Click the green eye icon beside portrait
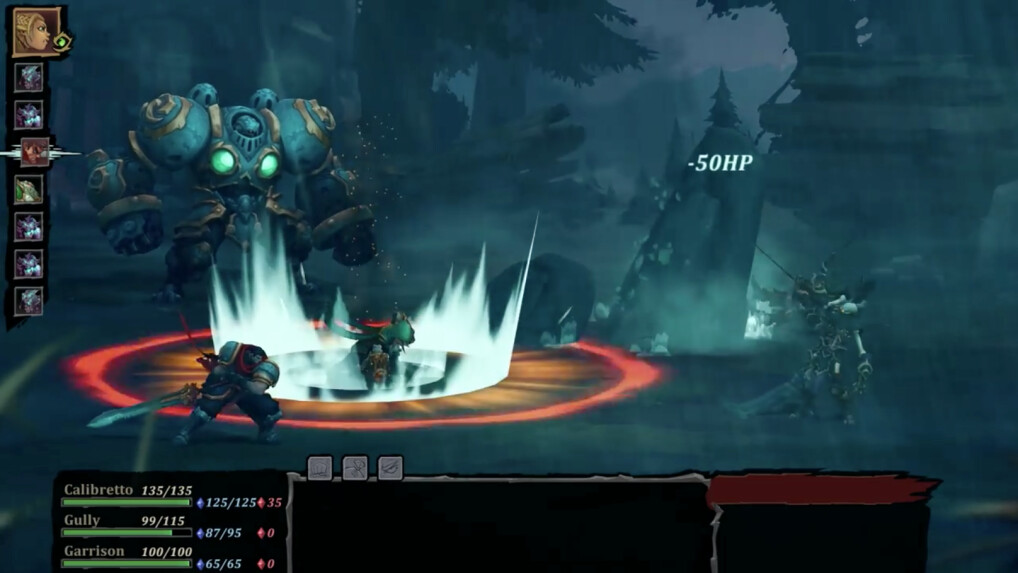 coord(62,43)
